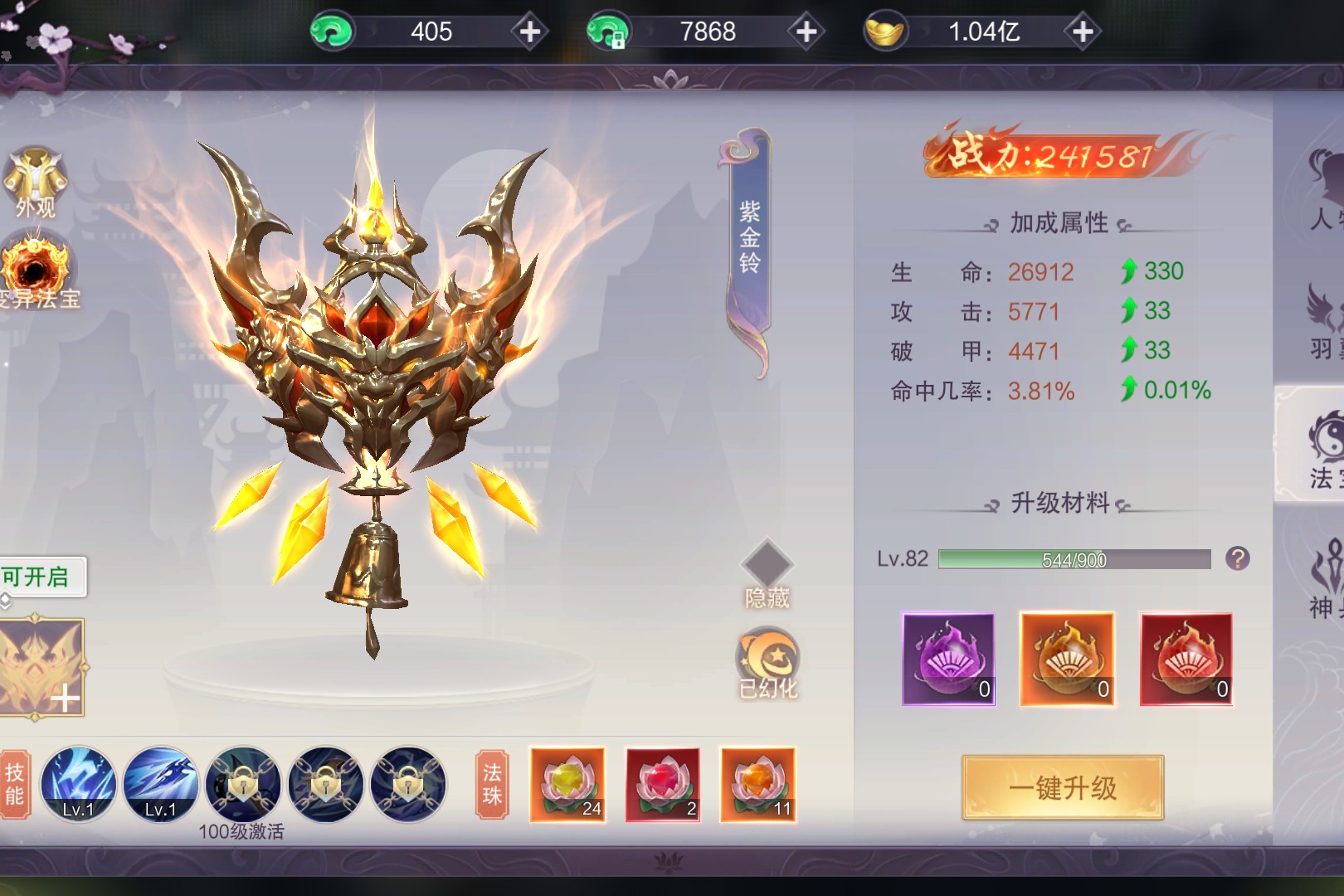
Task: Click the 一键升级 upgrade button
Action: [1063, 787]
